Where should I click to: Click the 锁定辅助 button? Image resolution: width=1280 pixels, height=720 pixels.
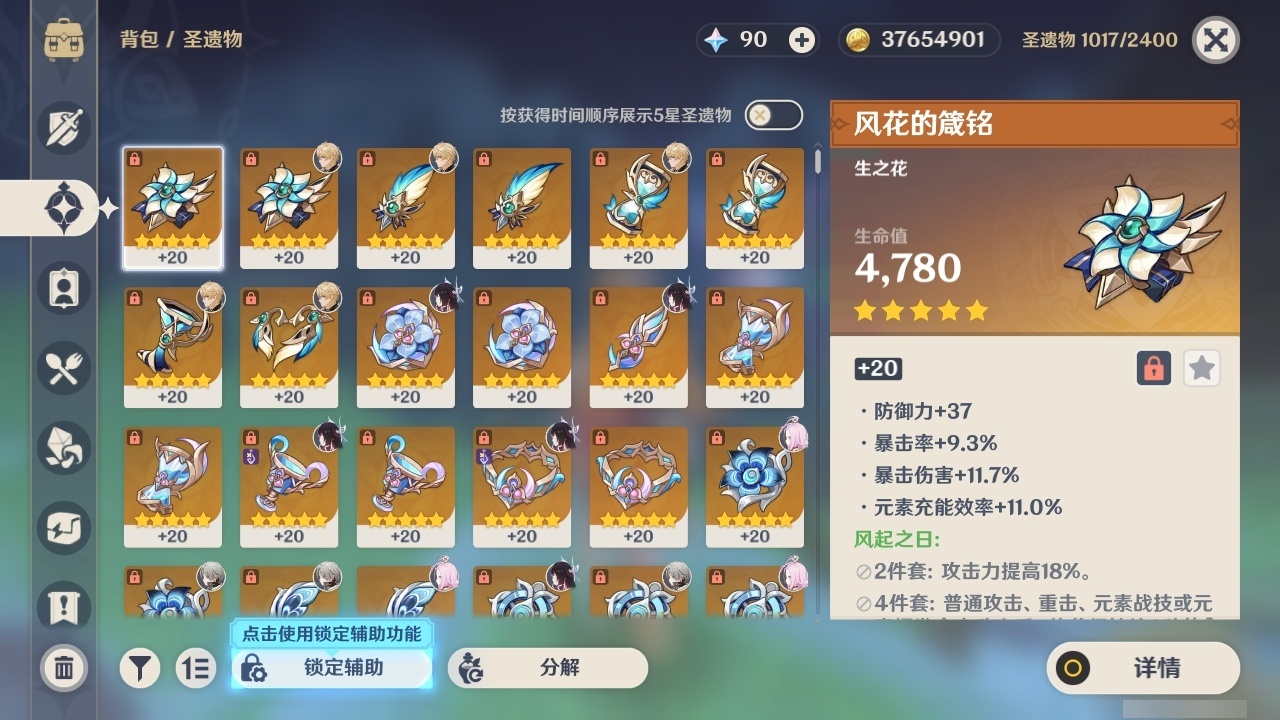click(x=332, y=668)
